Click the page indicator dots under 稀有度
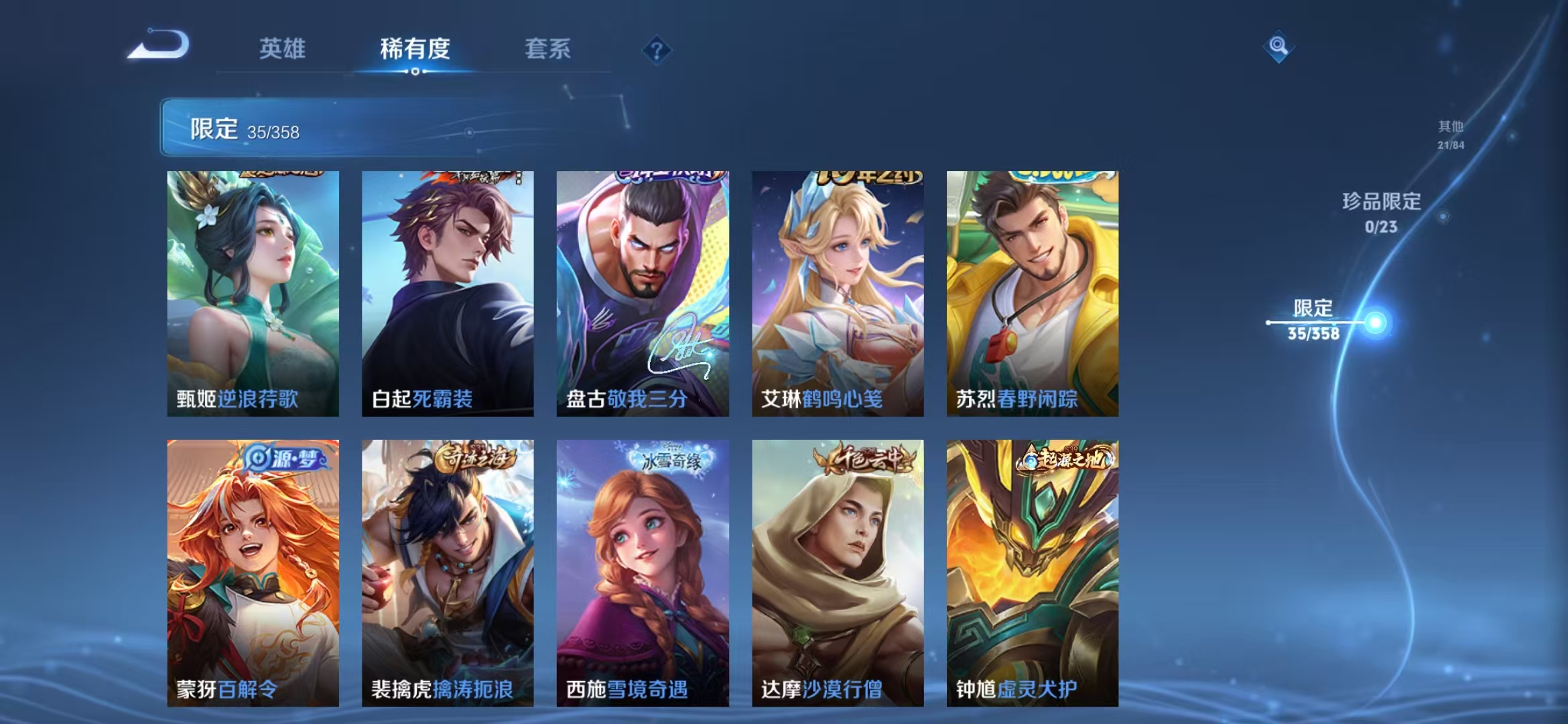Viewport: 1568px width, 724px height. tap(413, 71)
